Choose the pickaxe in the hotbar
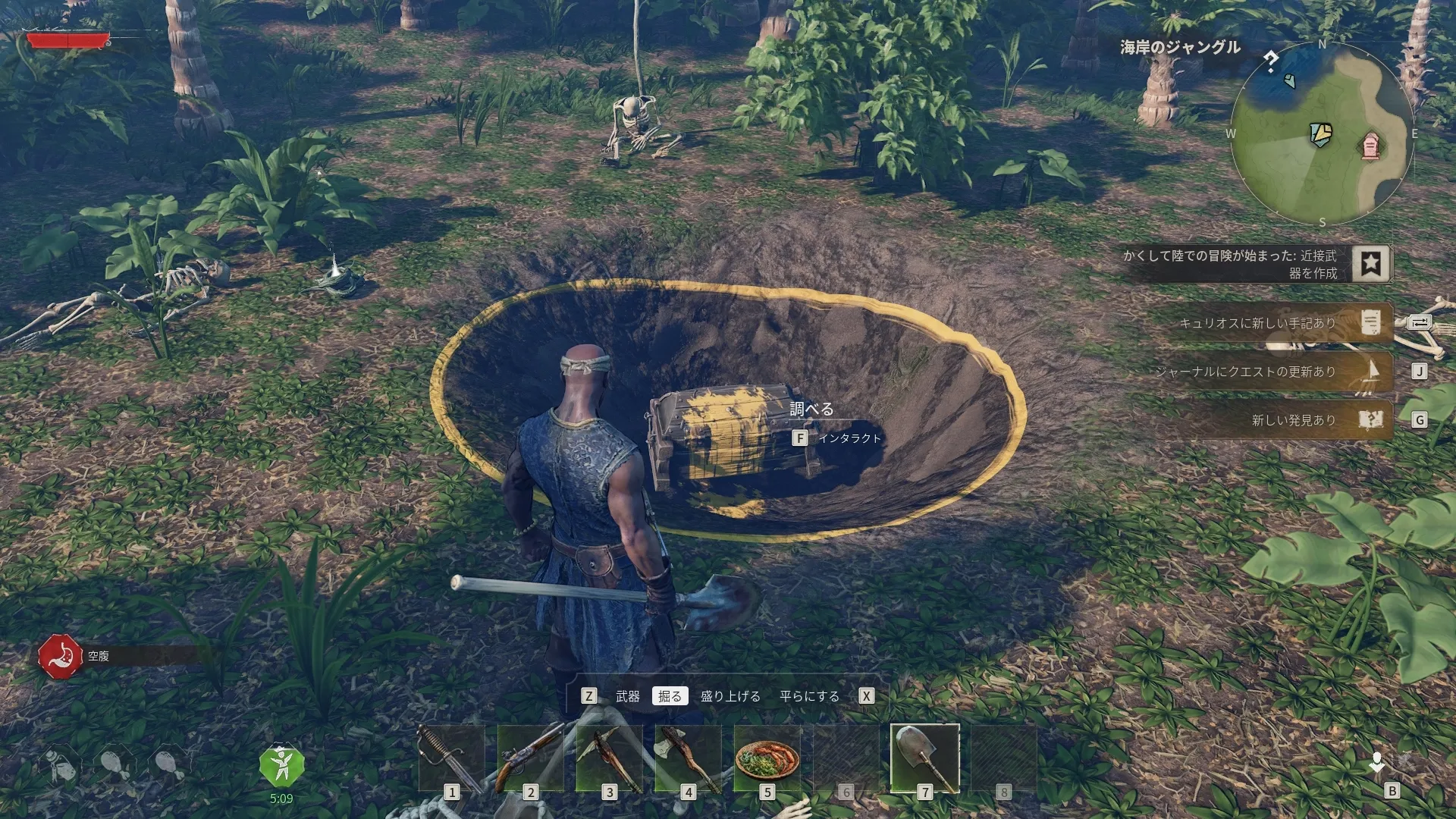The image size is (1456, 819). click(x=609, y=758)
